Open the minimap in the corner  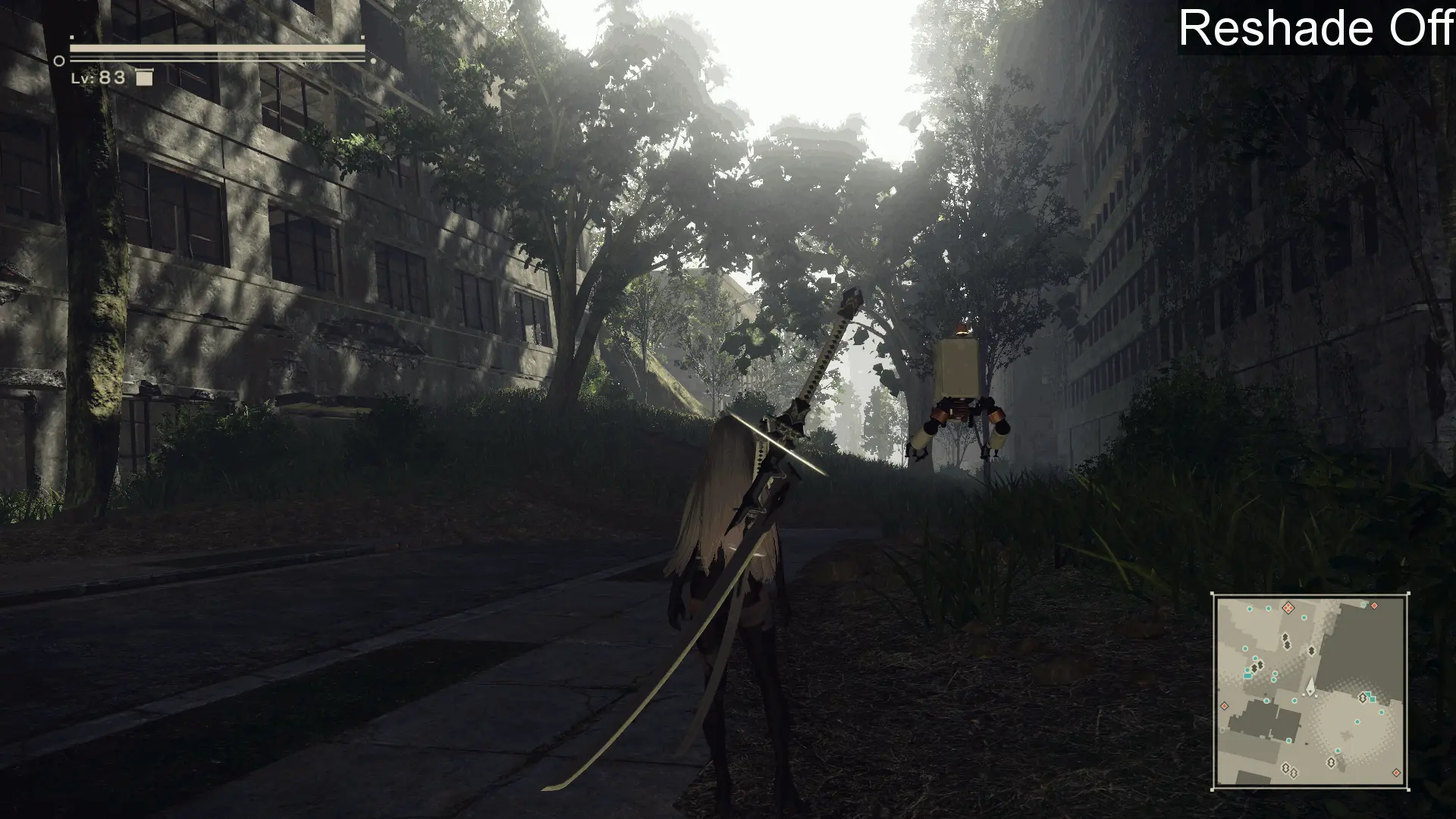pos(1310,691)
